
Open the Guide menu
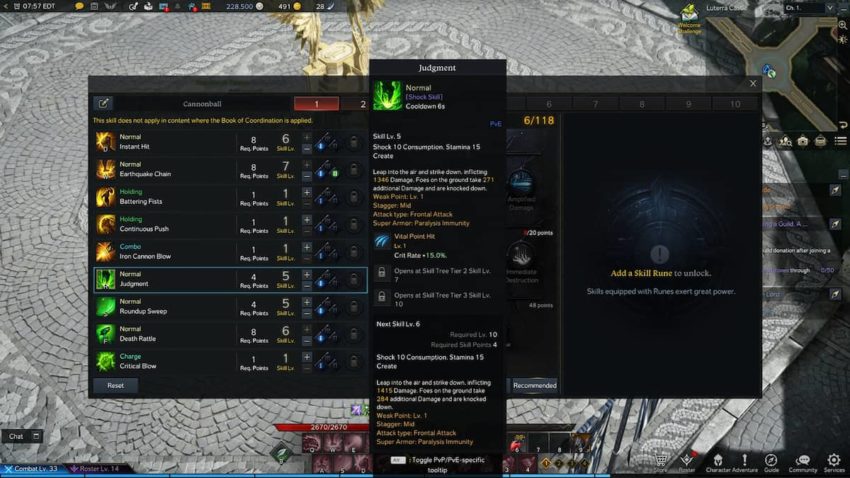(x=771, y=463)
